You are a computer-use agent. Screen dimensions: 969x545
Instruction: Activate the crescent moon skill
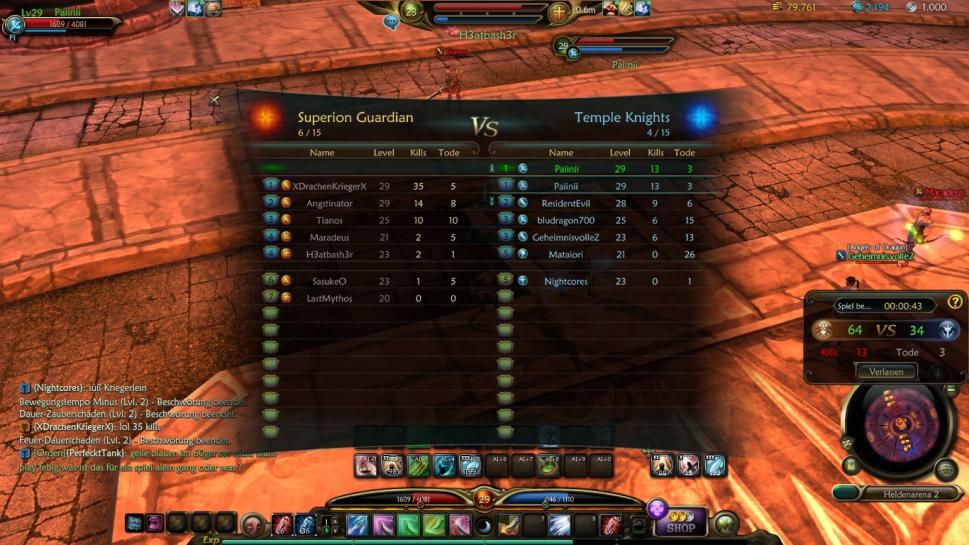484,526
